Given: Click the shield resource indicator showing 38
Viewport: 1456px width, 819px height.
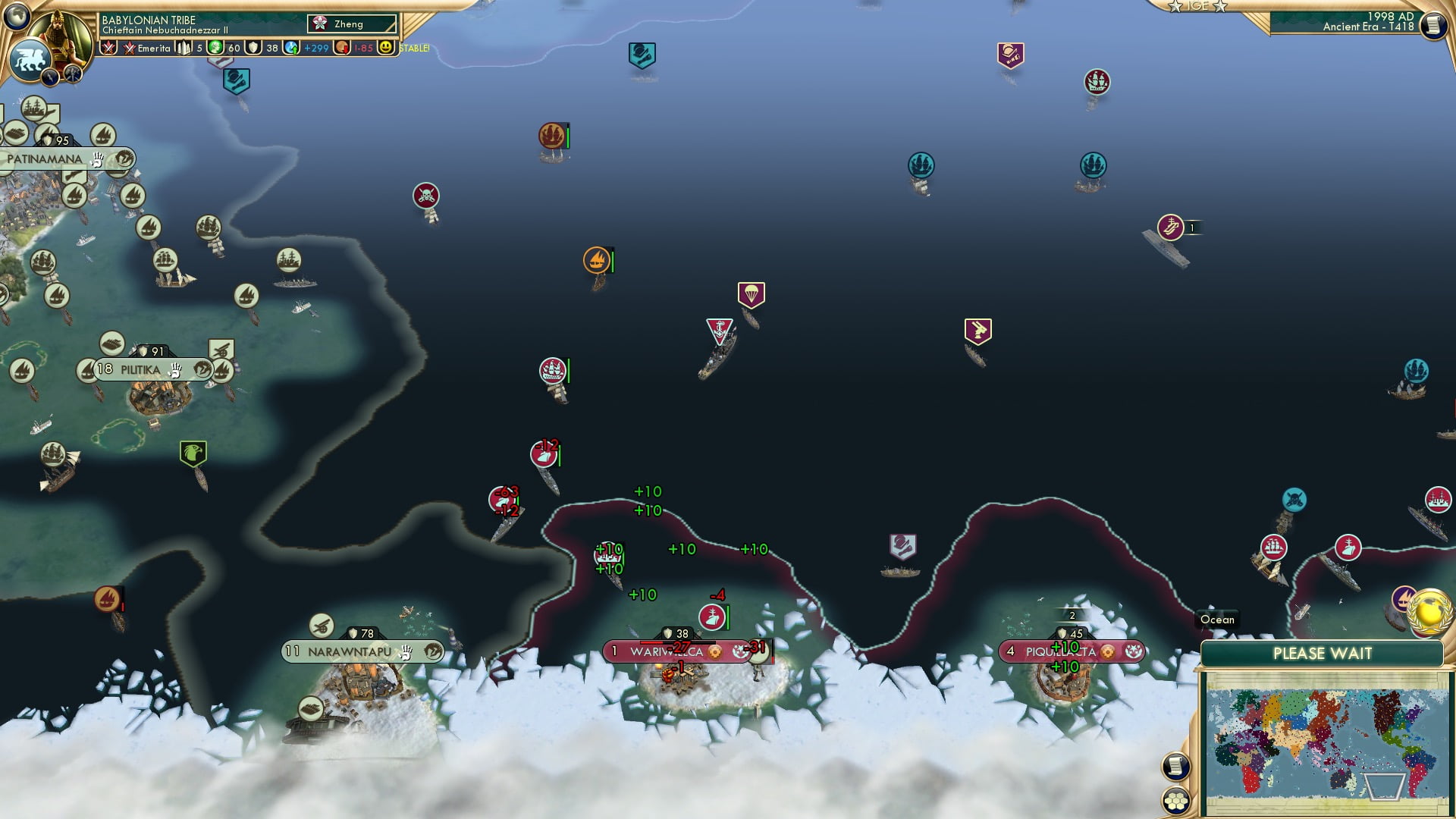Looking at the screenshot, I should [261, 48].
